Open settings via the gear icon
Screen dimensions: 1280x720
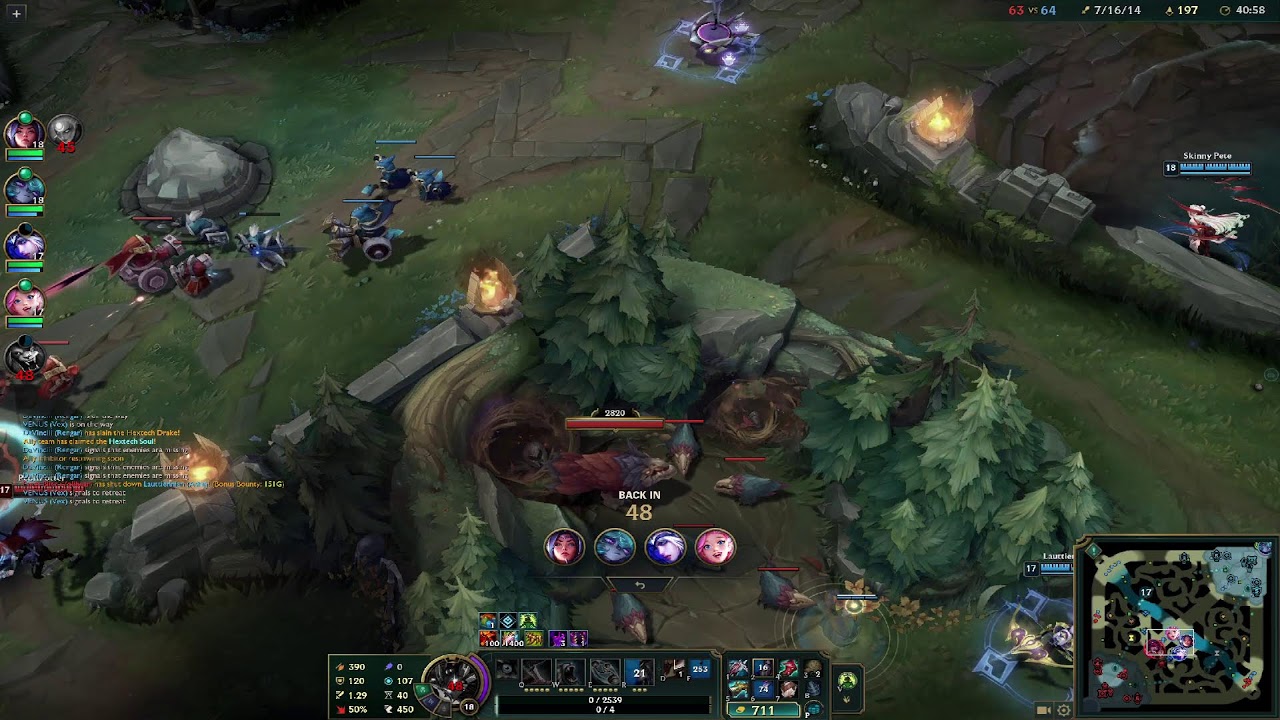(x=1064, y=710)
